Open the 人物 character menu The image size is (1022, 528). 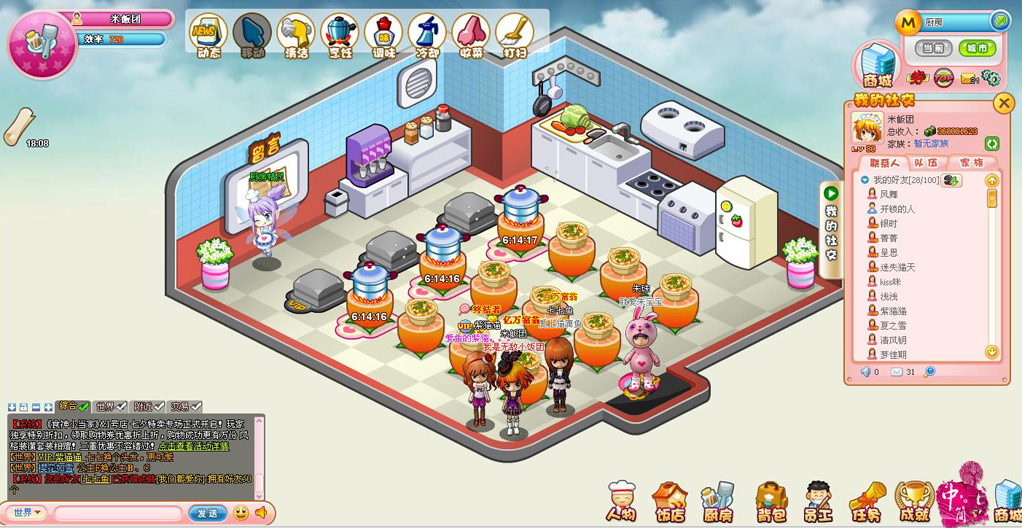(x=621, y=502)
